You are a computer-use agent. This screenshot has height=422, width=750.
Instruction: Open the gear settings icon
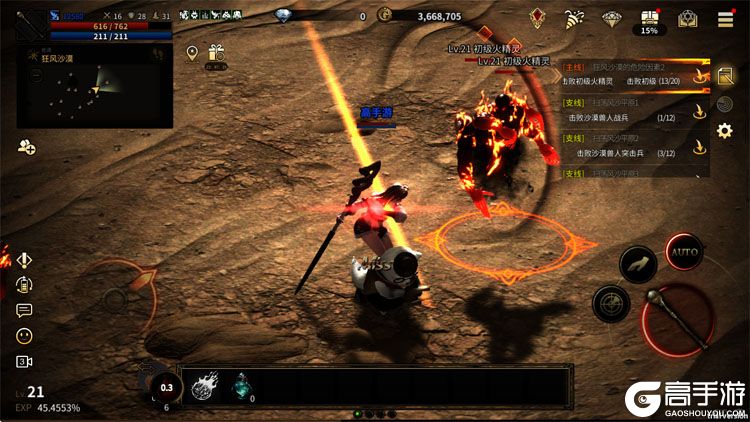[x=726, y=131]
